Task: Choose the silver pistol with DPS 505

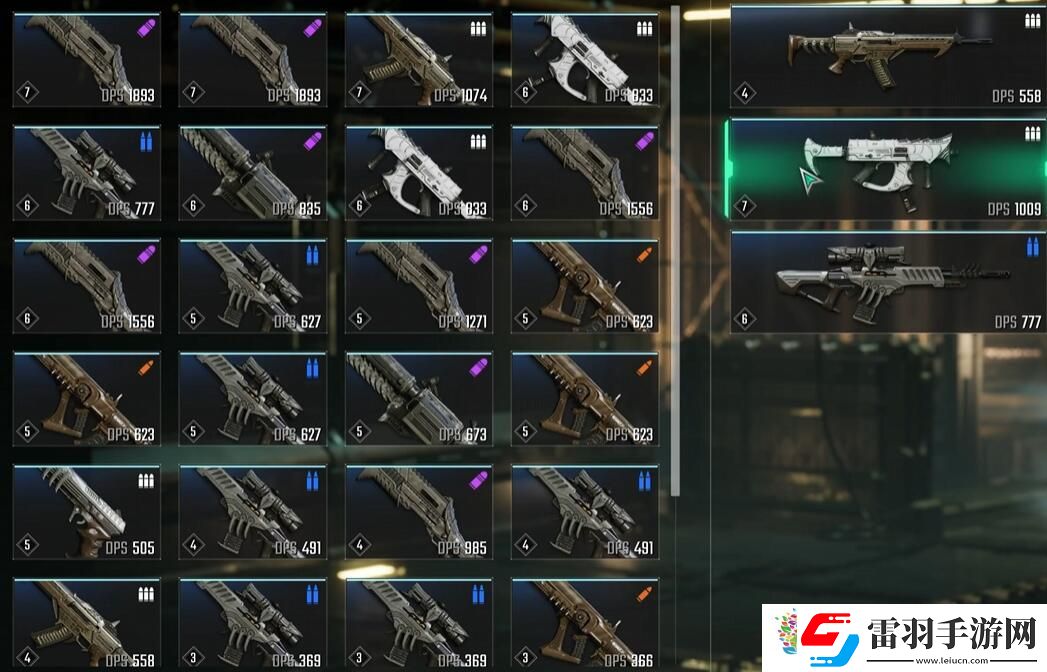Action: (x=86, y=512)
